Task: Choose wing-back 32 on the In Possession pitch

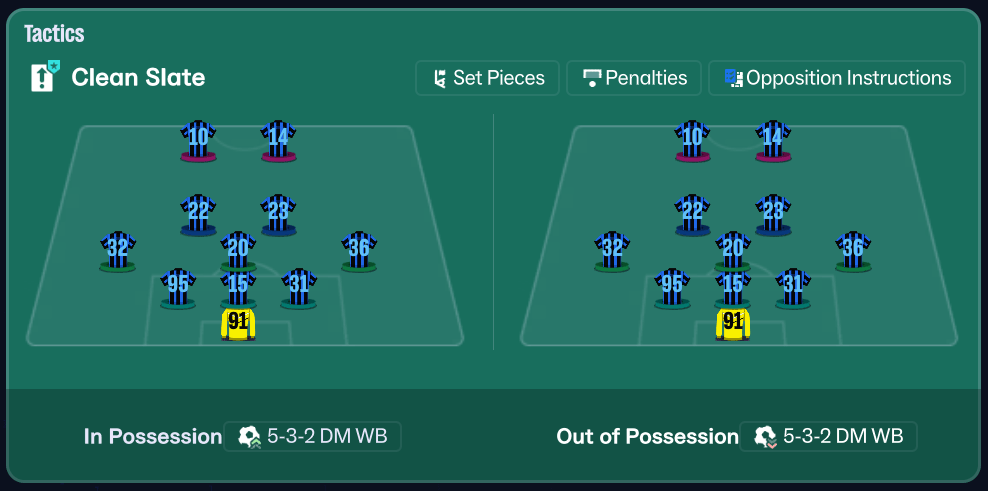Action: tap(118, 249)
